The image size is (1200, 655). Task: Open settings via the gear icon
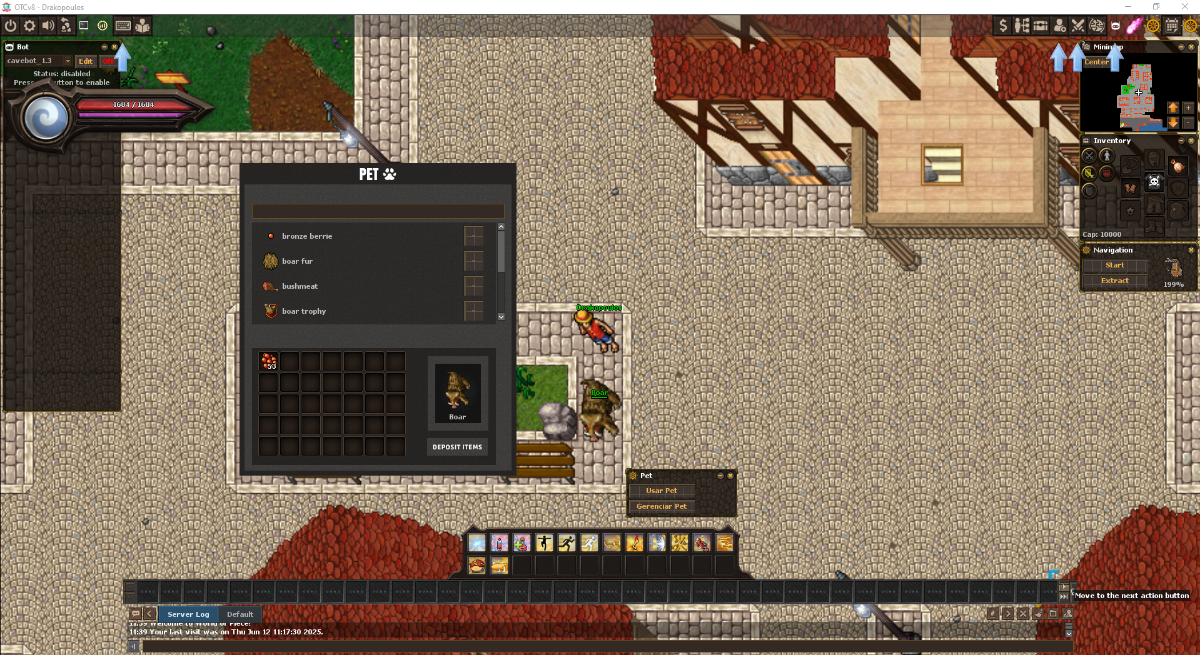pos(30,25)
